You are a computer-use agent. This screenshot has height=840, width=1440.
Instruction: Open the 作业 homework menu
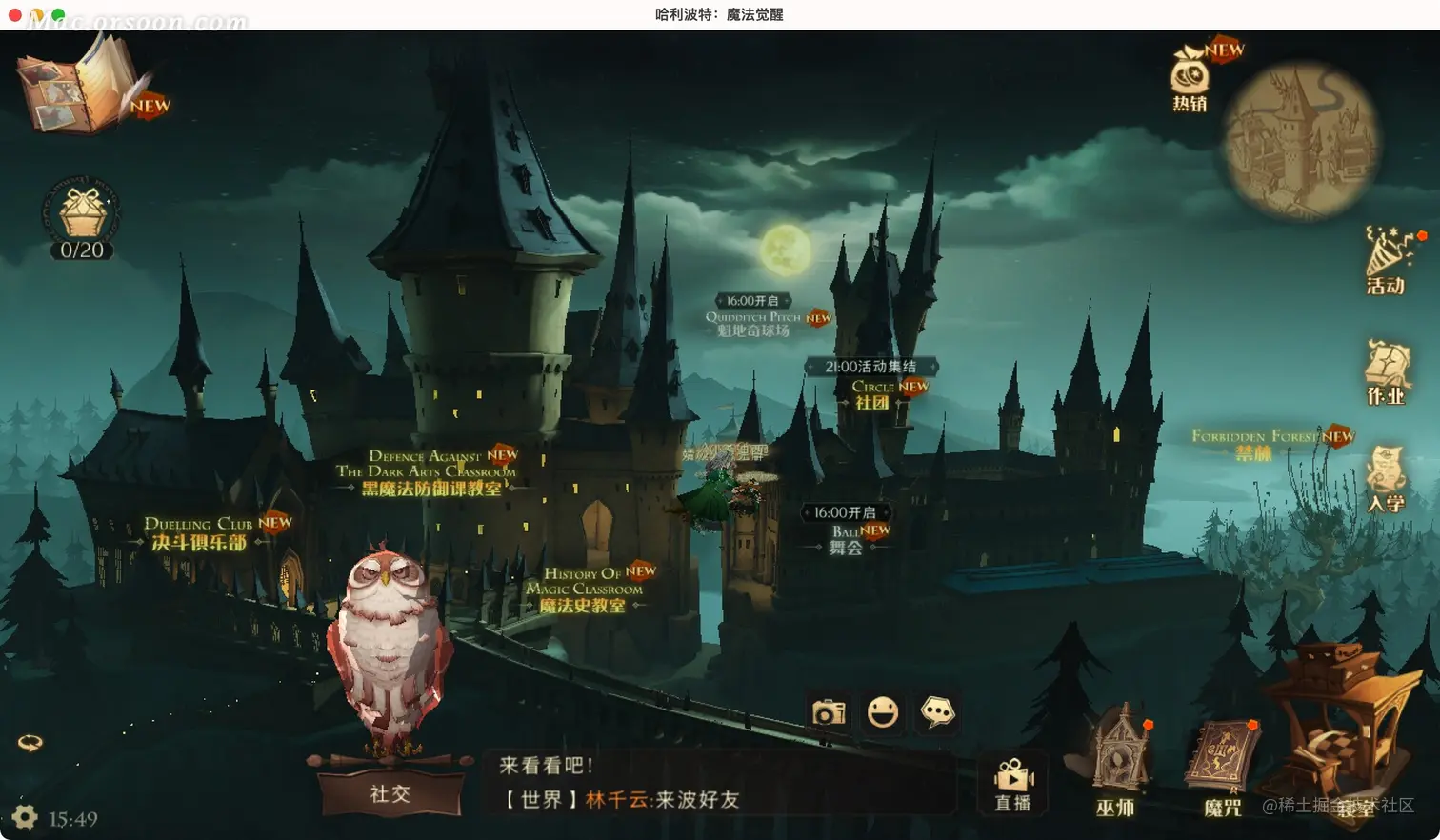(1387, 372)
